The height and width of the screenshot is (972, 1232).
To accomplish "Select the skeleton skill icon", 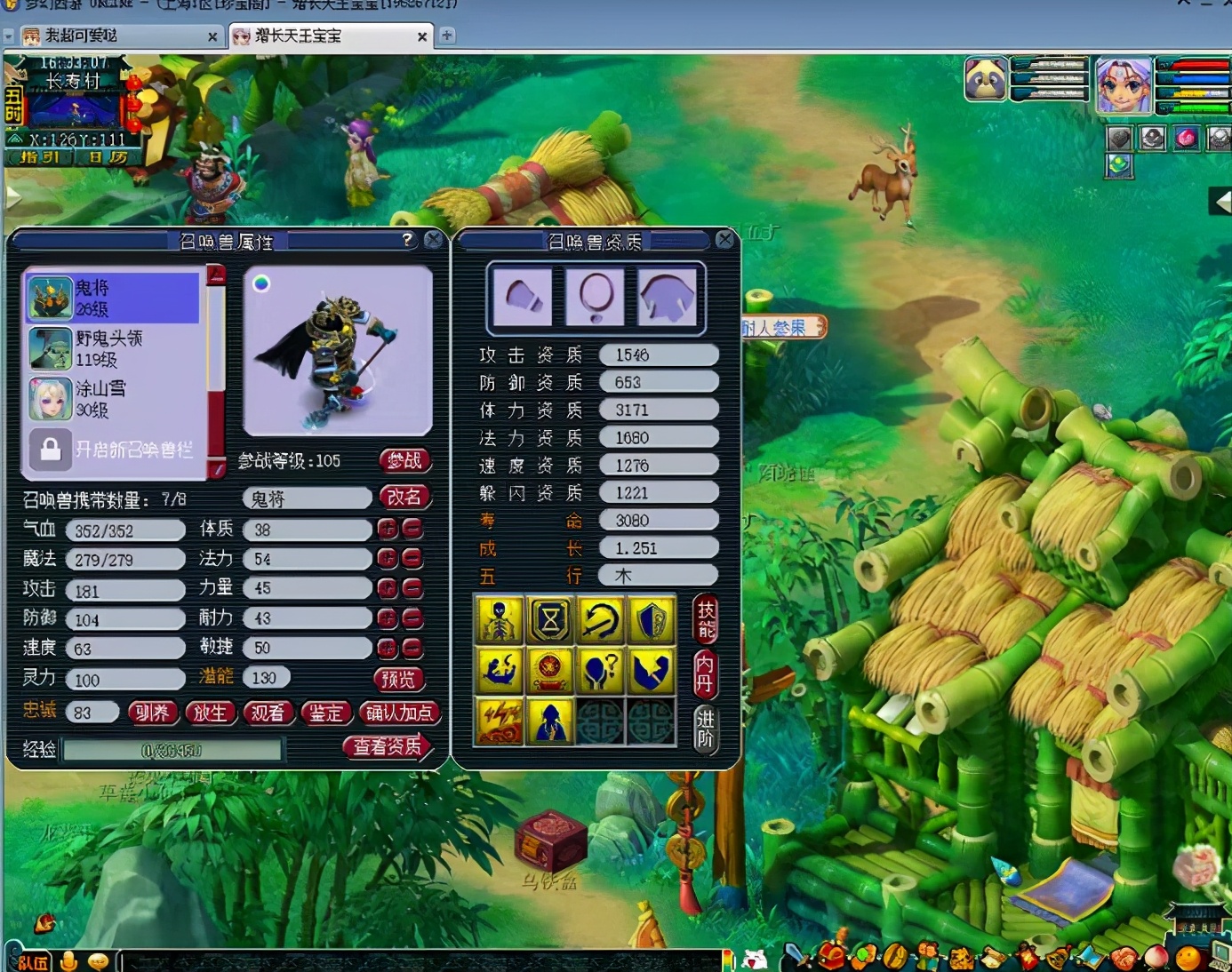I will [x=500, y=619].
